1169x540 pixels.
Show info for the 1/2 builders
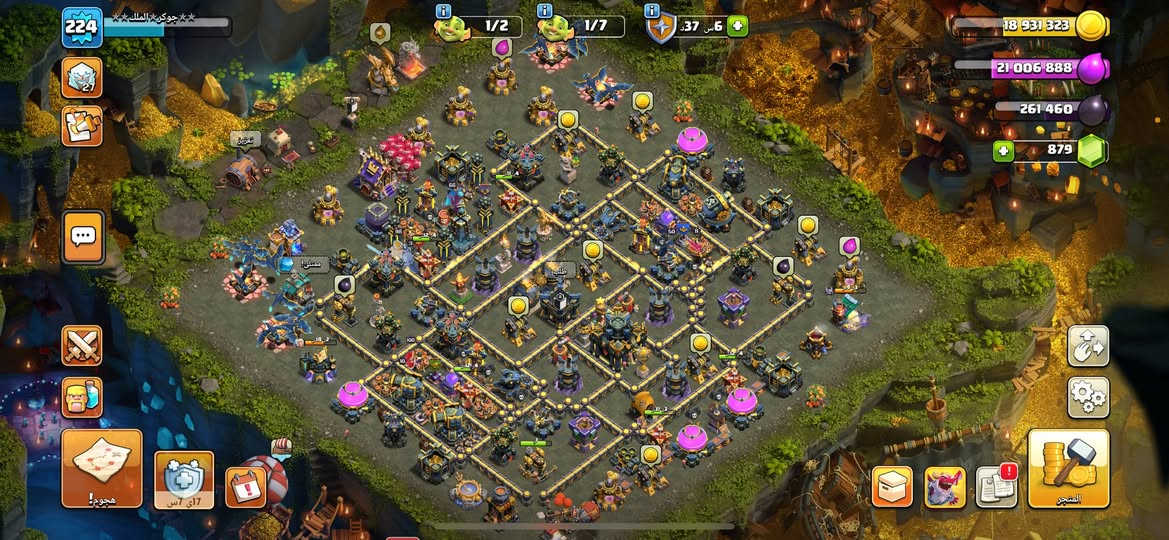pyautogui.click(x=444, y=11)
